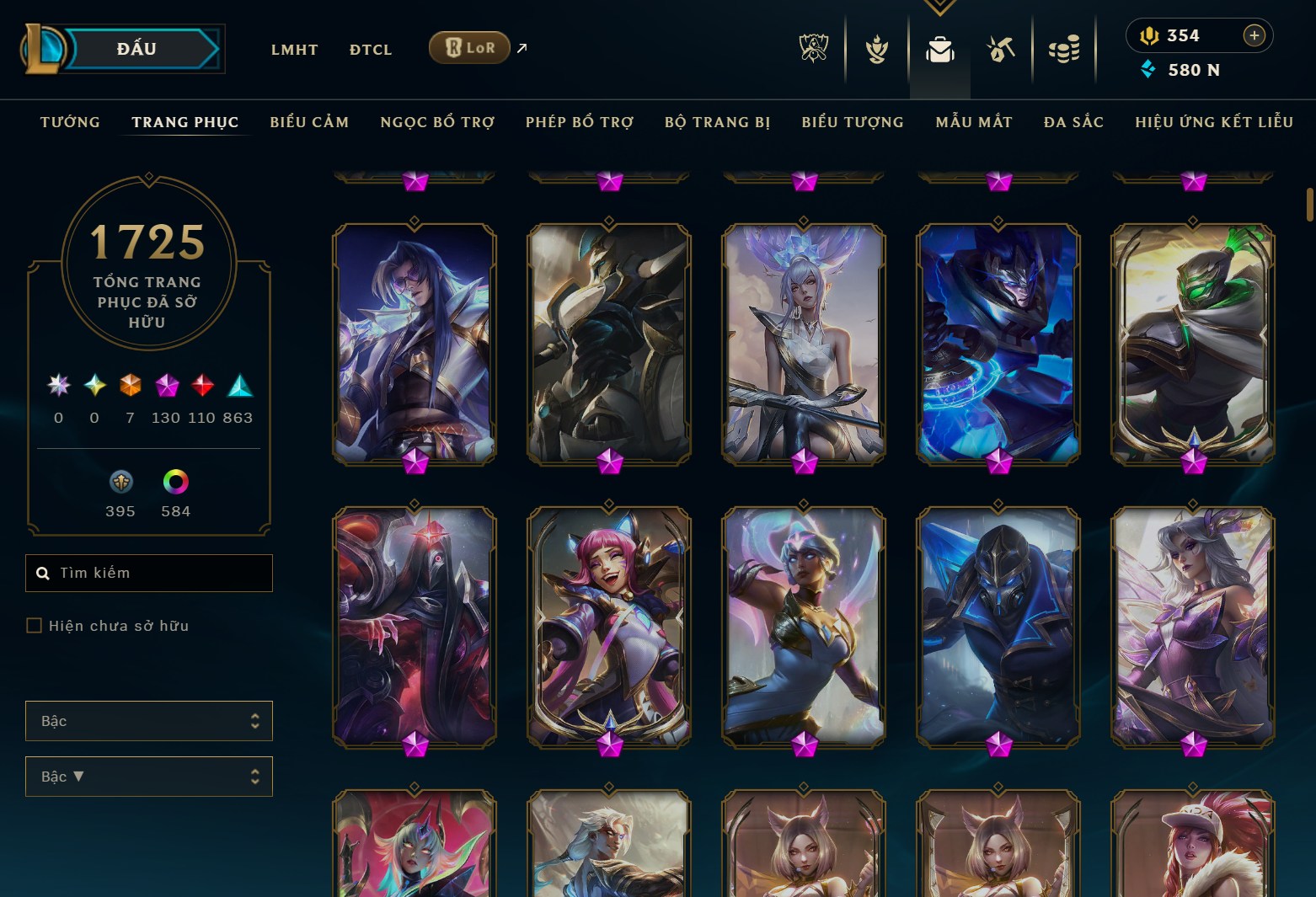This screenshot has height=897, width=1316.
Task: Select the ward skin shield icon
Action: [x=120, y=481]
